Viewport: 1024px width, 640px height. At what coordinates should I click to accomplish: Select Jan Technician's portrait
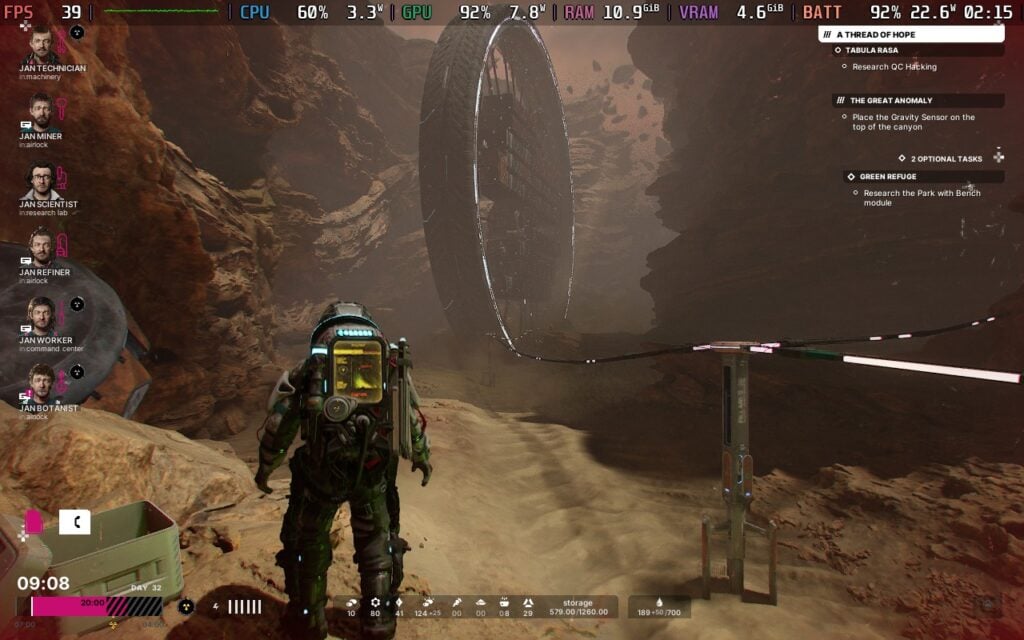click(41, 45)
